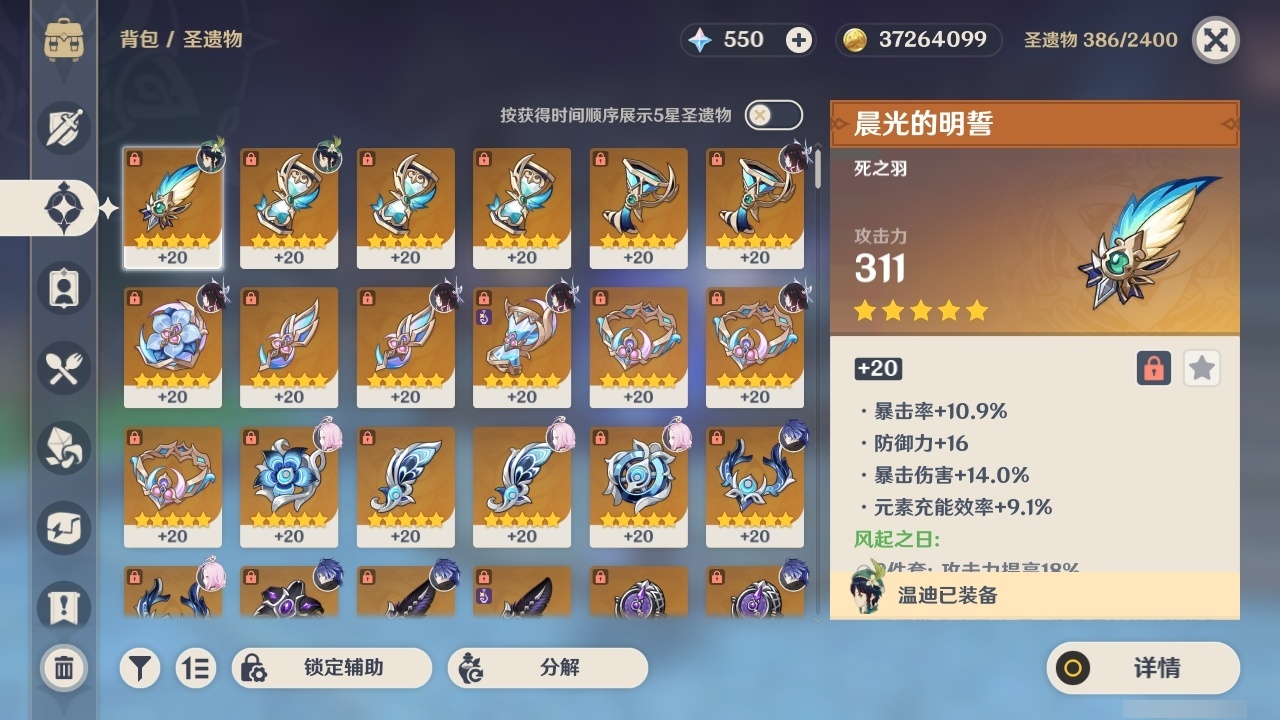The height and width of the screenshot is (720, 1280).
Task: Select the first feather artifact thumbnail
Action: point(172,207)
